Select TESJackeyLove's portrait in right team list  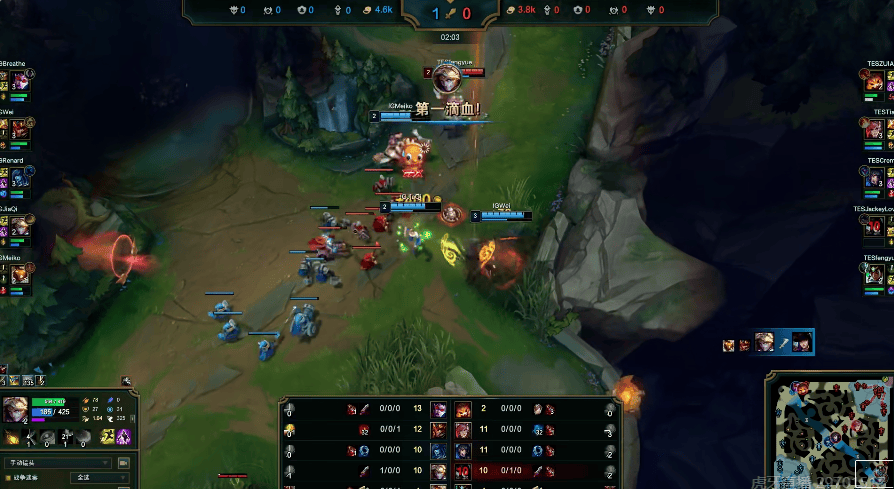point(875,226)
